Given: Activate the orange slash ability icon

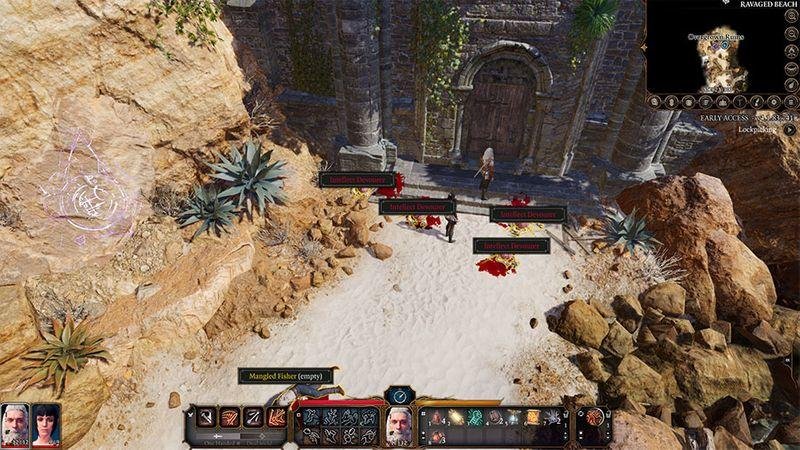Looking at the screenshot, I should tap(276, 417).
